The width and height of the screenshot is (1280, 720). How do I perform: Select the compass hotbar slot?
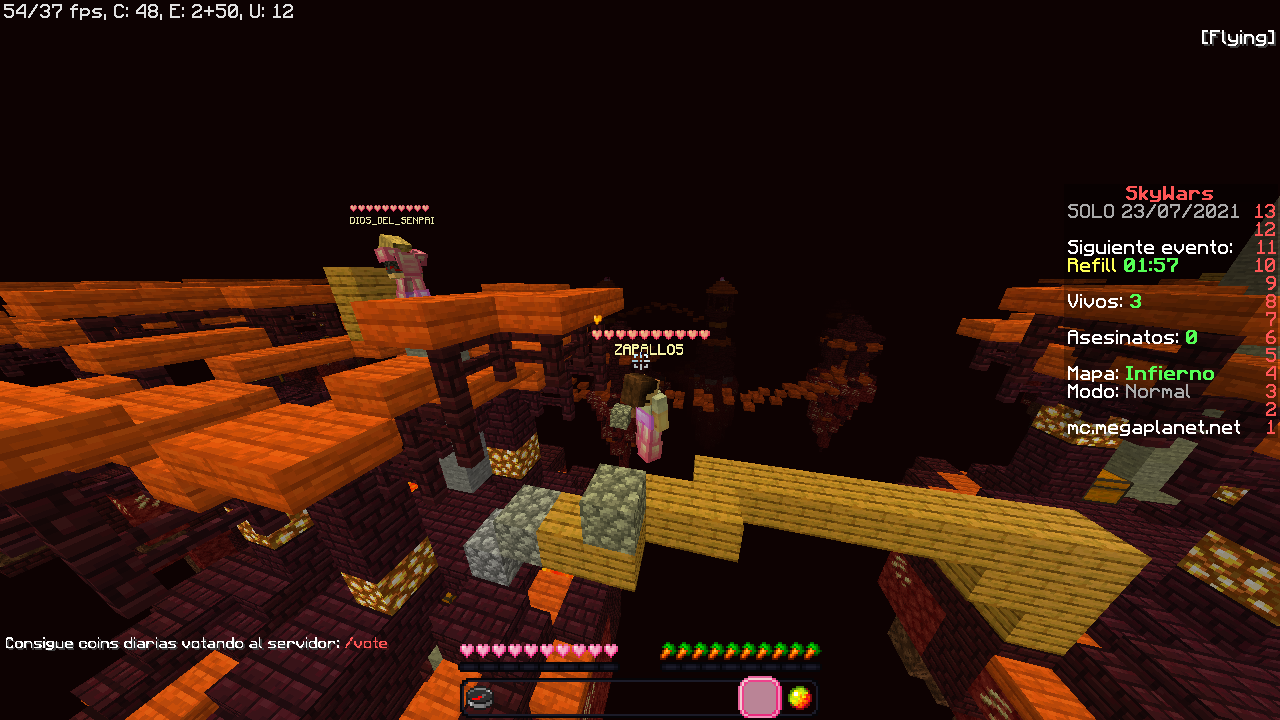coord(480,698)
